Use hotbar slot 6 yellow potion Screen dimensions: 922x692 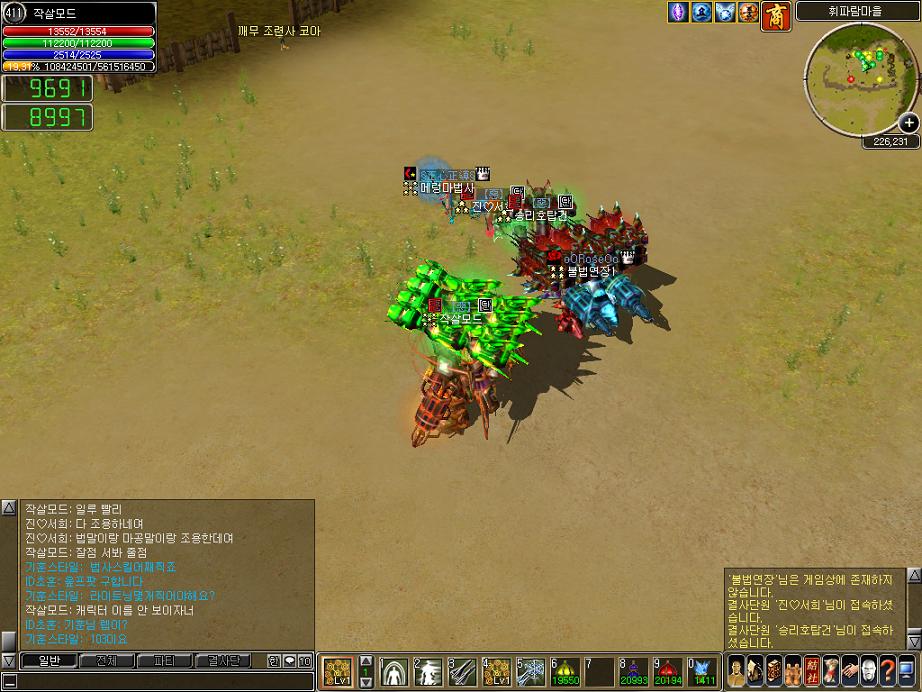point(565,671)
